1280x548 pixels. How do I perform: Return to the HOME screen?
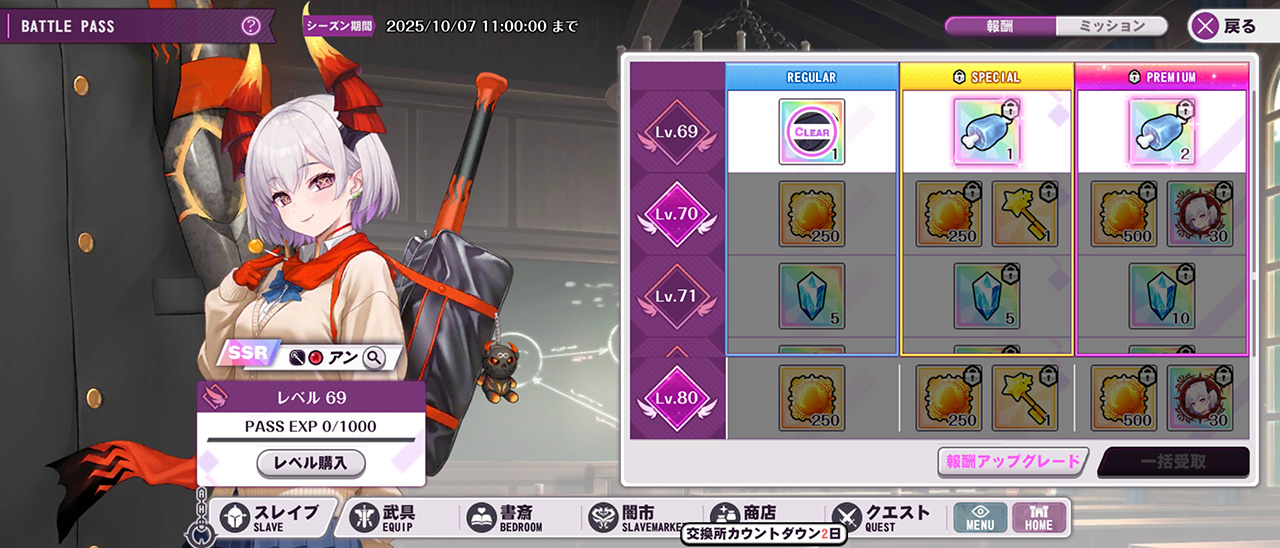tap(1038, 517)
